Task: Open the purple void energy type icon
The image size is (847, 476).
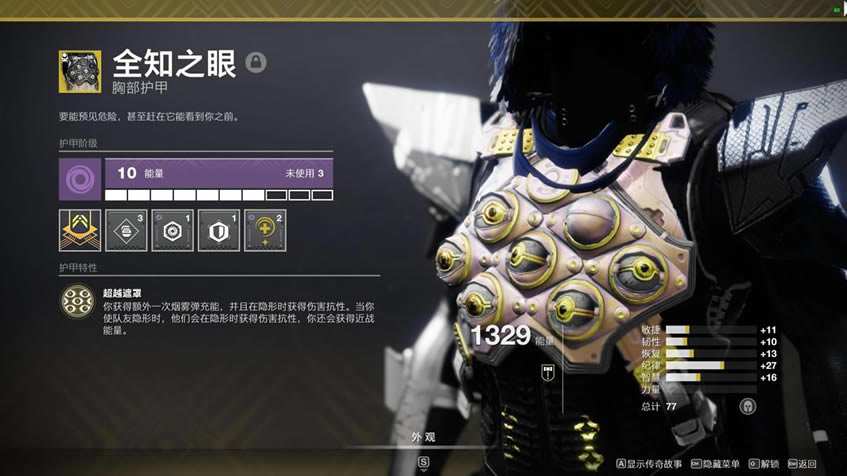Action: click(79, 178)
